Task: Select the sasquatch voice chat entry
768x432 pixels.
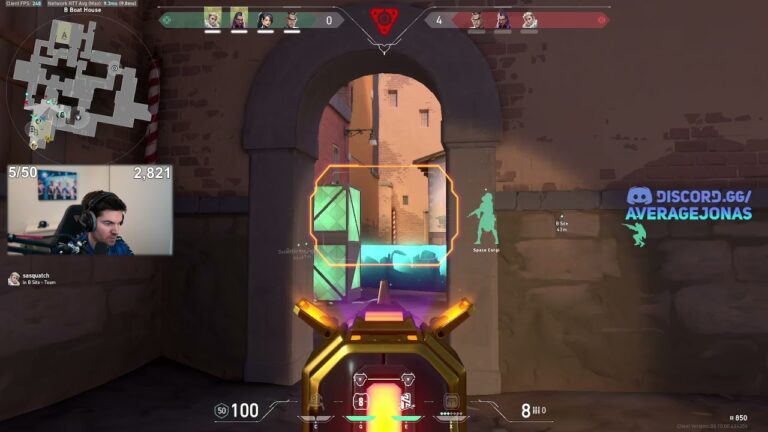Action: coord(38,278)
